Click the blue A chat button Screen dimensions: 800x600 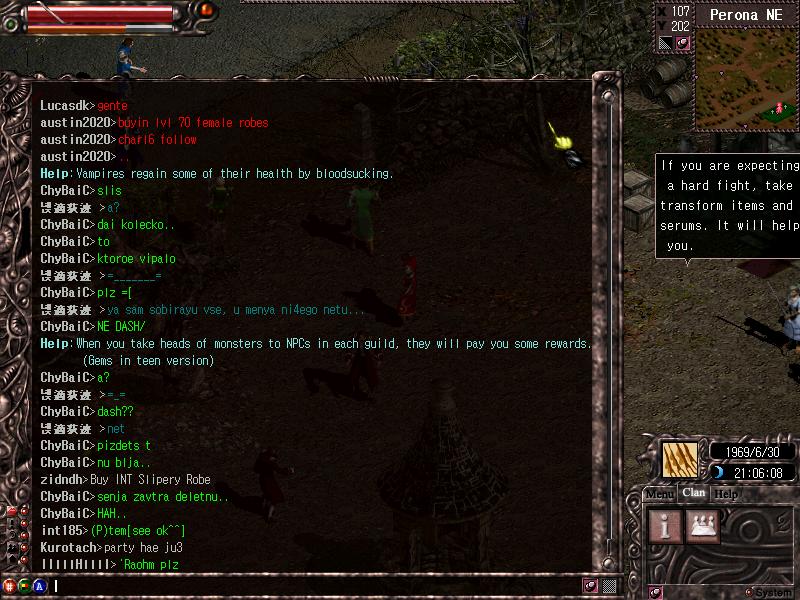(x=40, y=586)
